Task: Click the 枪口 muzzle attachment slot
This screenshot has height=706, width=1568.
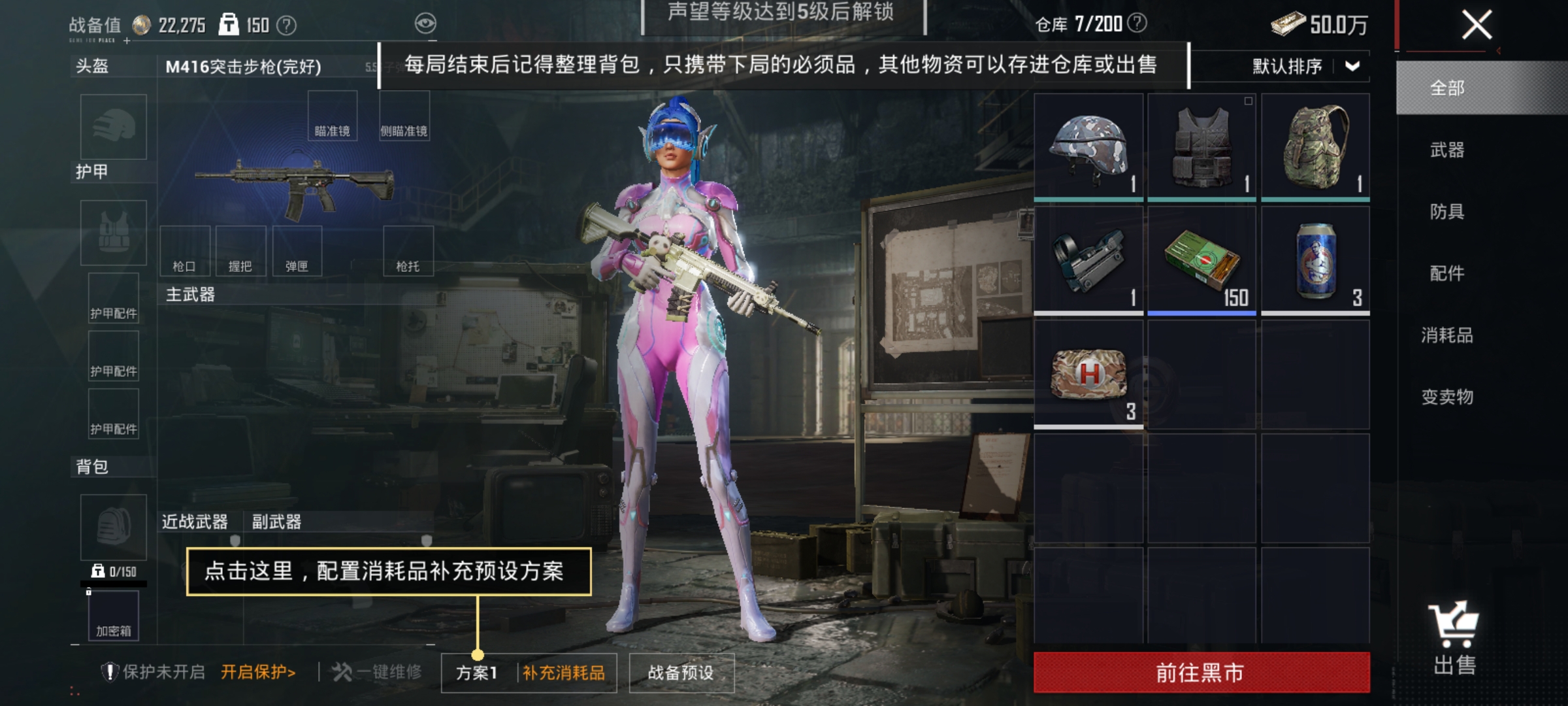Action: click(187, 250)
